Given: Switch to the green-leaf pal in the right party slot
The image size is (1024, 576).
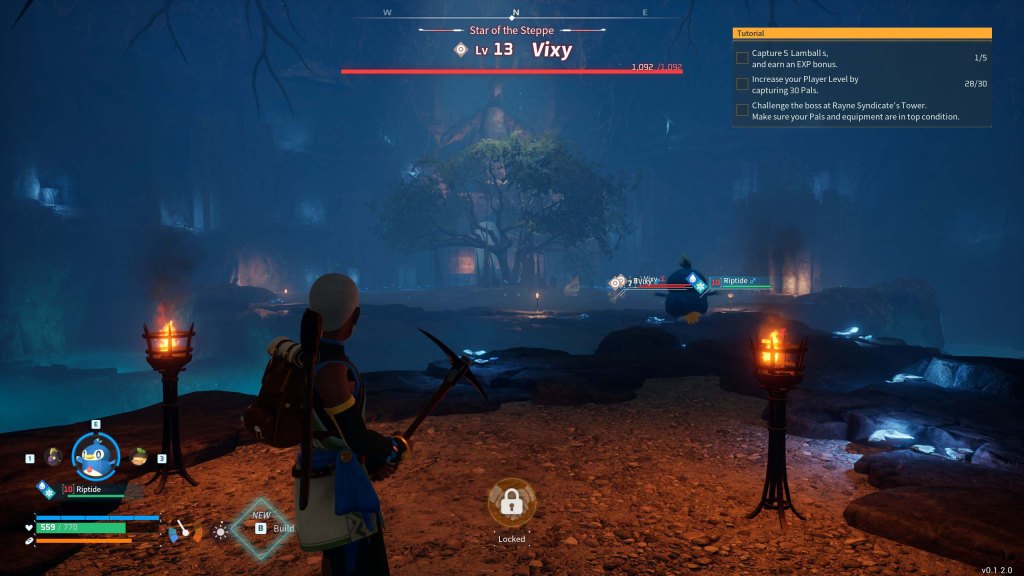Looking at the screenshot, I should point(139,457).
